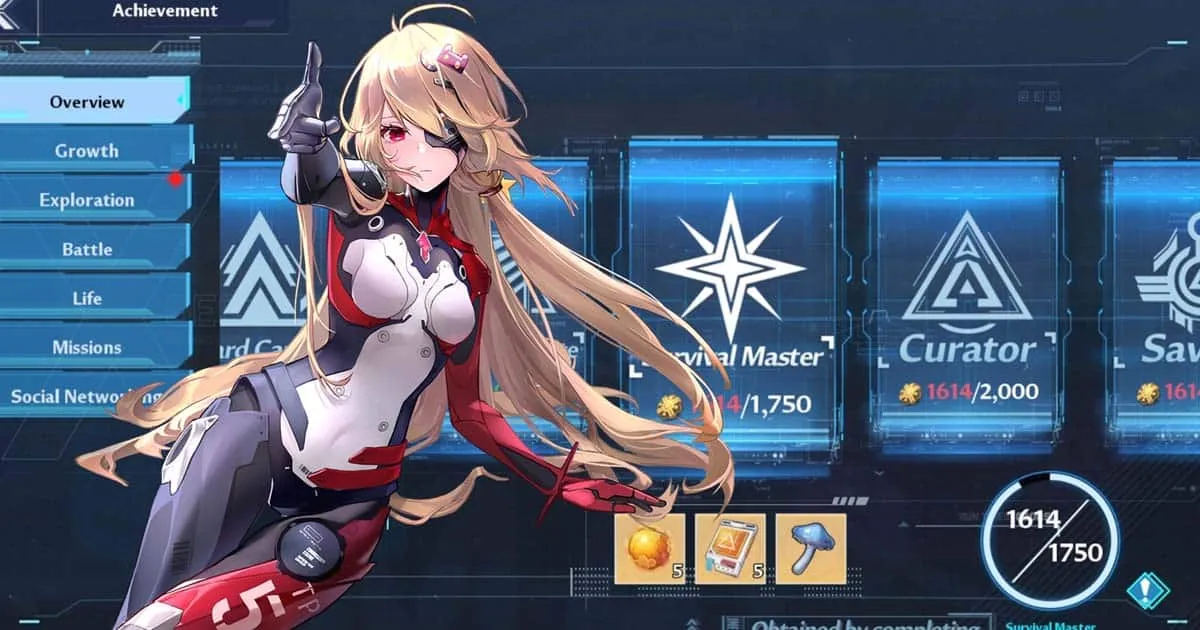Switch to the Missions tab
This screenshot has width=1200, height=630.
click(87, 347)
